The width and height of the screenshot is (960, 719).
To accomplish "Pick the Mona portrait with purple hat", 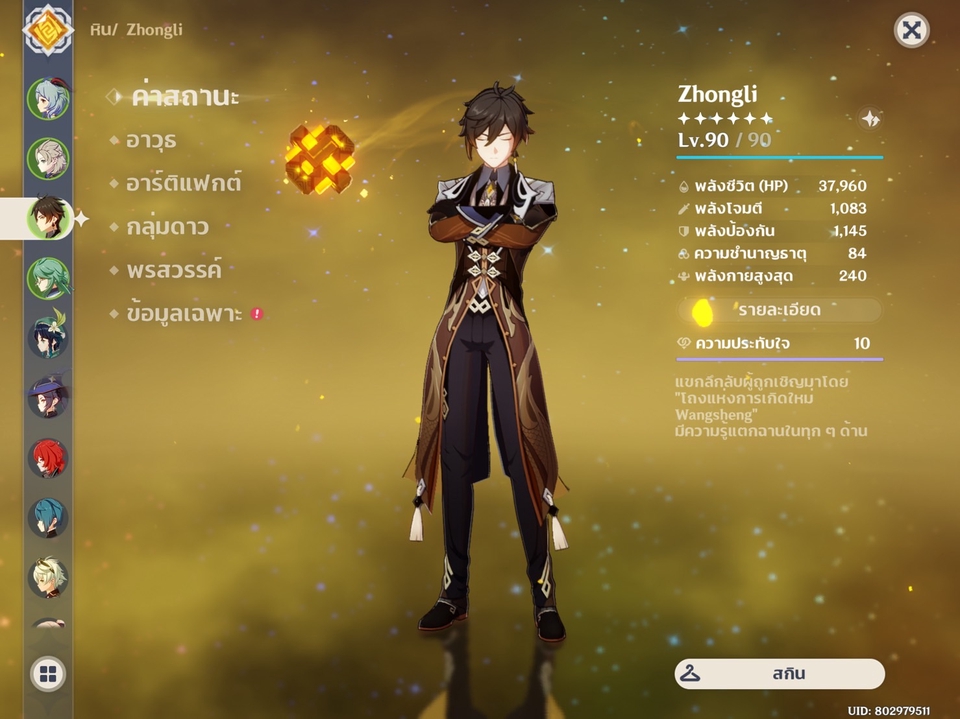I will [48, 397].
